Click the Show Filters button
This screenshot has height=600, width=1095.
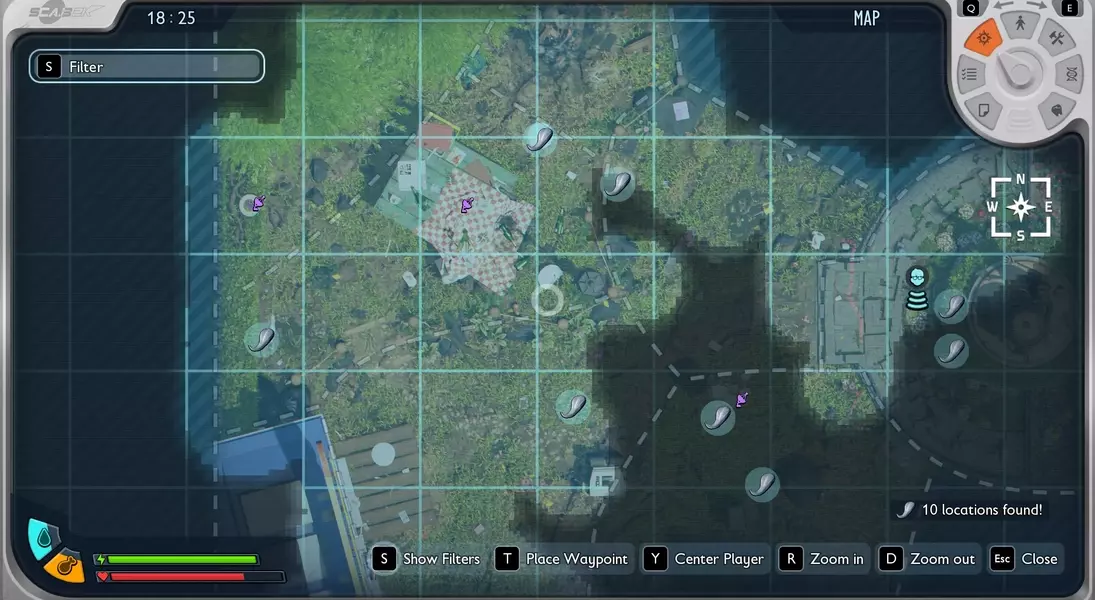(x=427, y=559)
